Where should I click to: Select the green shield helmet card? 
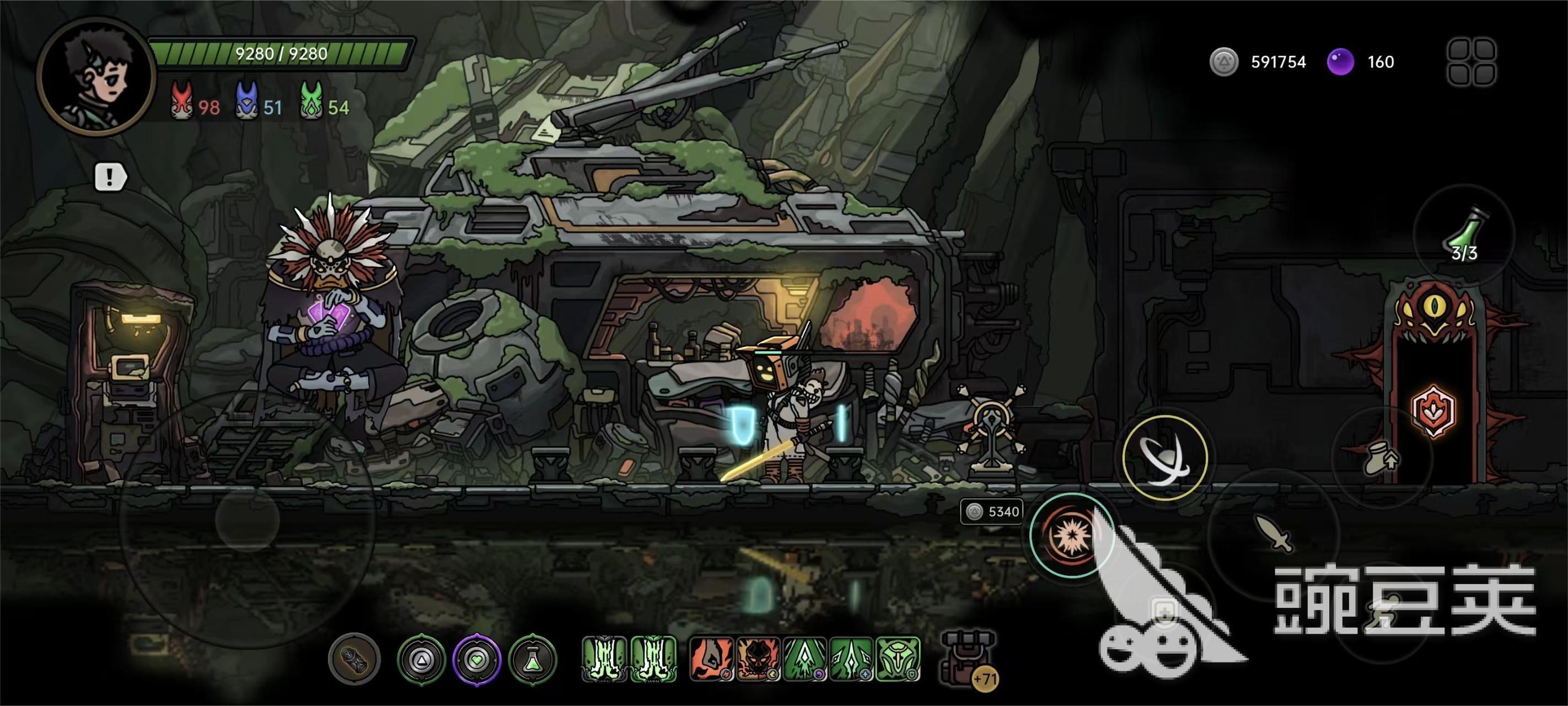click(x=898, y=659)
